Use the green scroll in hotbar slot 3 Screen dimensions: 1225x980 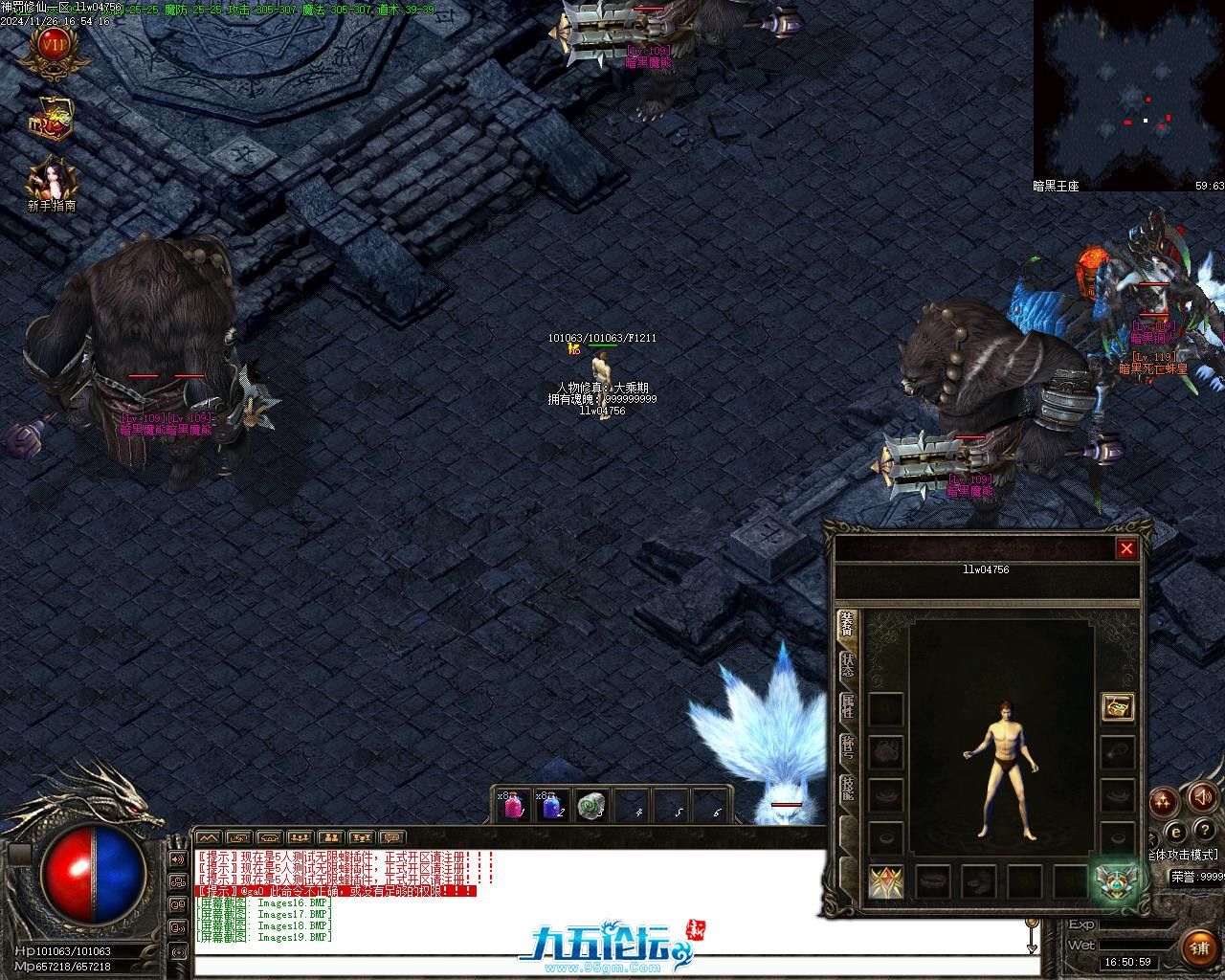tap(592, 806)
